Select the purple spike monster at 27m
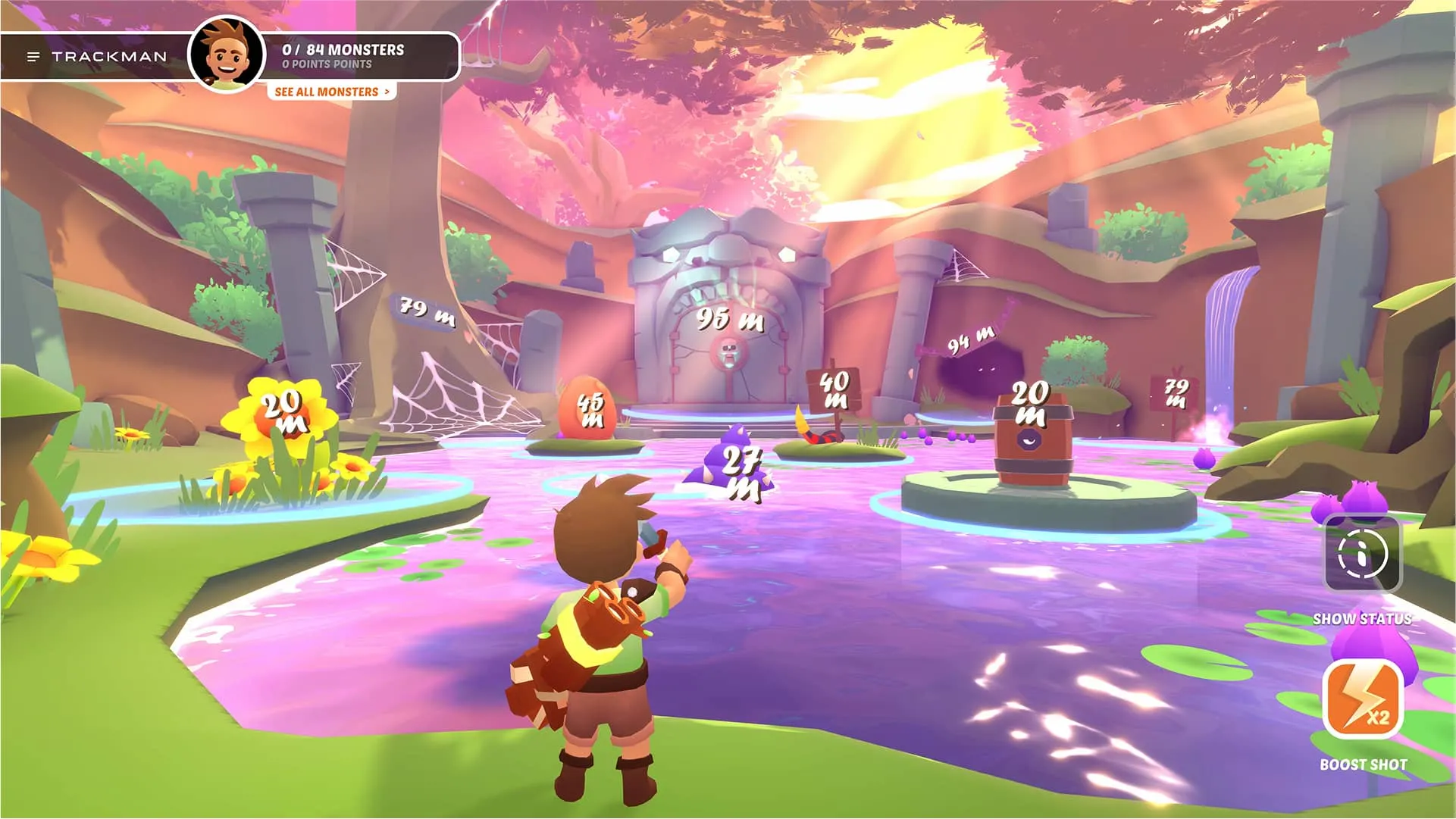 pyautogui.click(x=731, y=455)
